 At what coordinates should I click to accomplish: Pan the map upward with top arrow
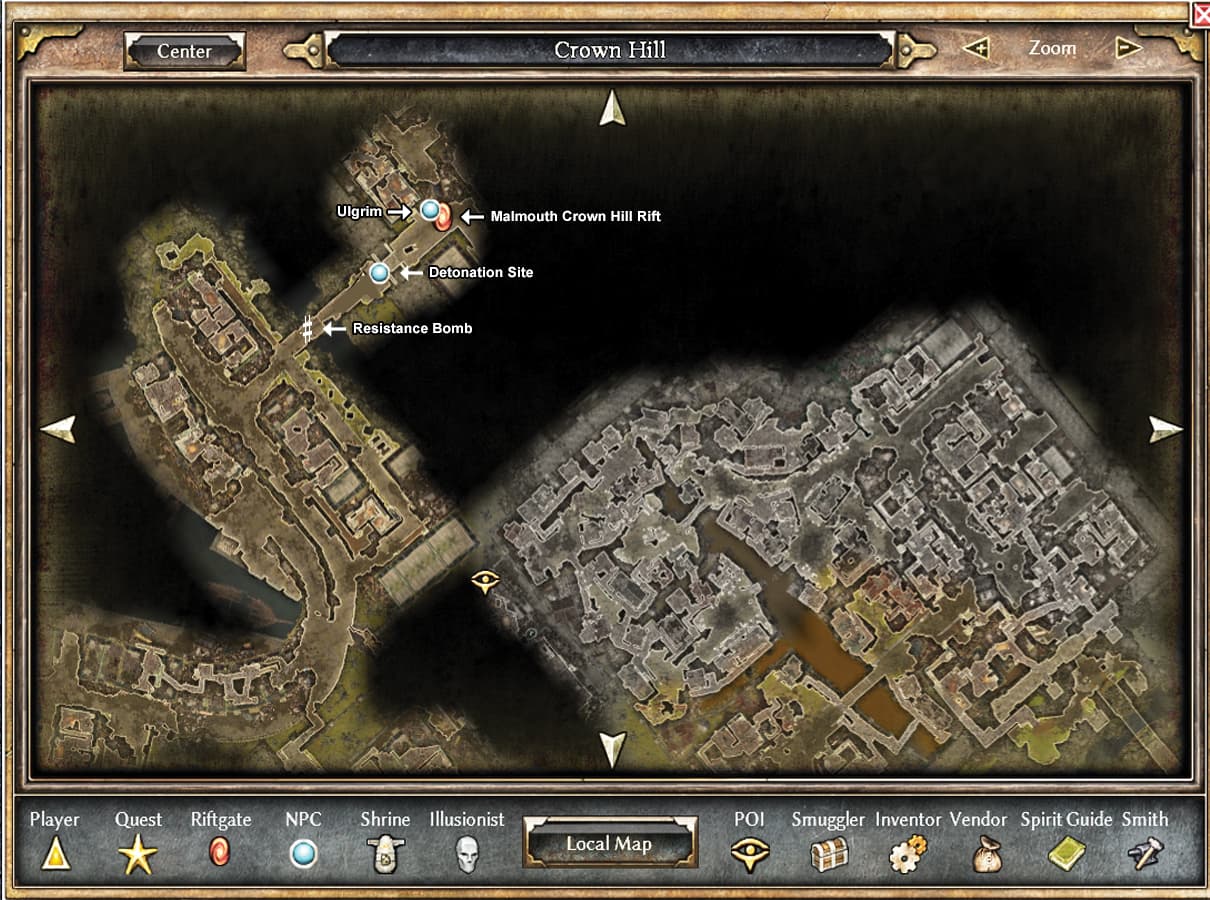pyautogui.click(x=612, y=109)
